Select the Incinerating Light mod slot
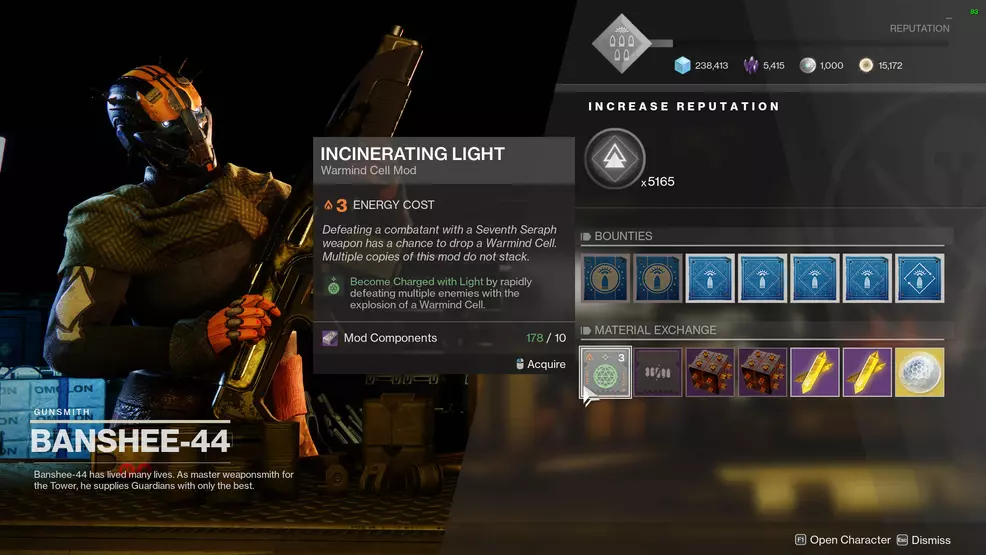986x555 pixels. click(x=606, y=372)
